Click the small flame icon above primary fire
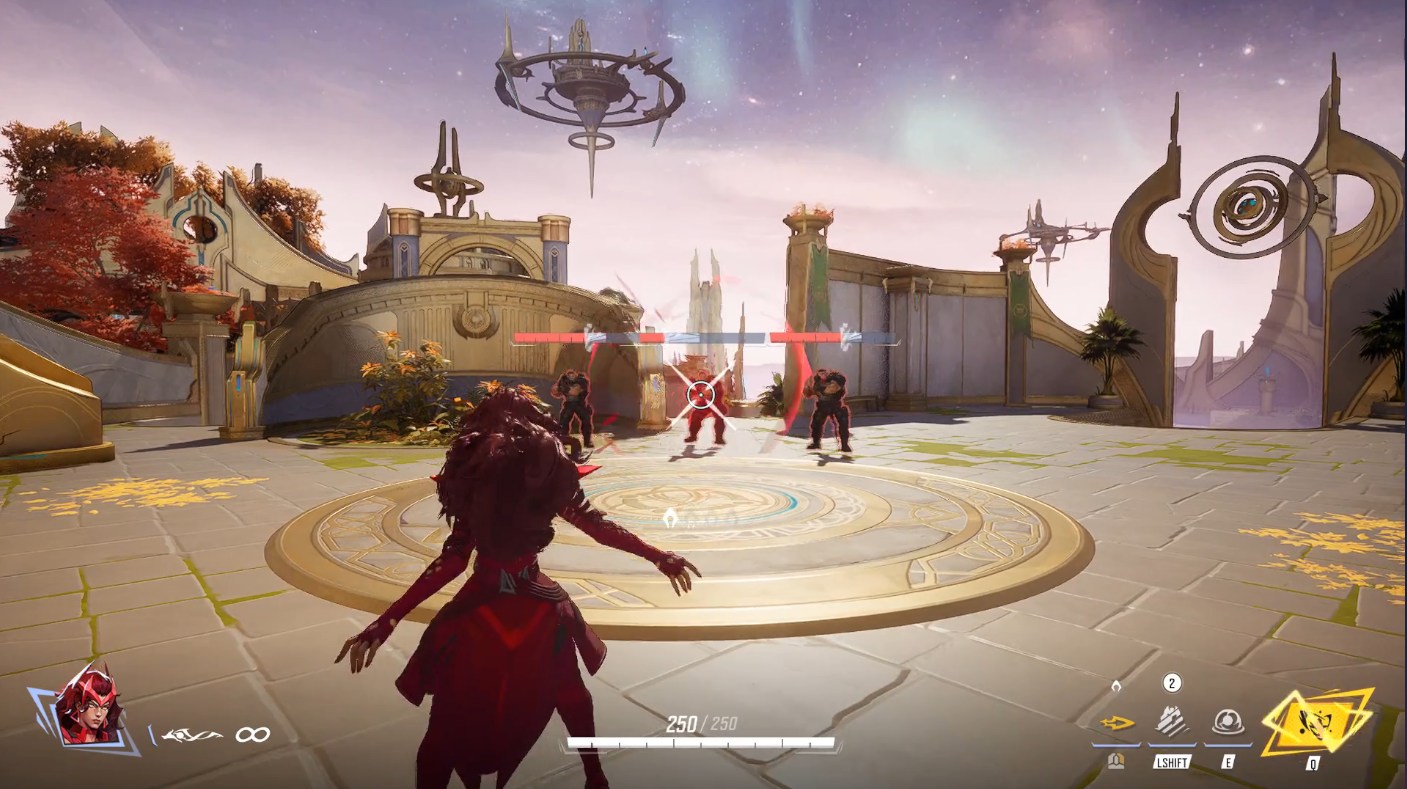 click(1116, 684)
